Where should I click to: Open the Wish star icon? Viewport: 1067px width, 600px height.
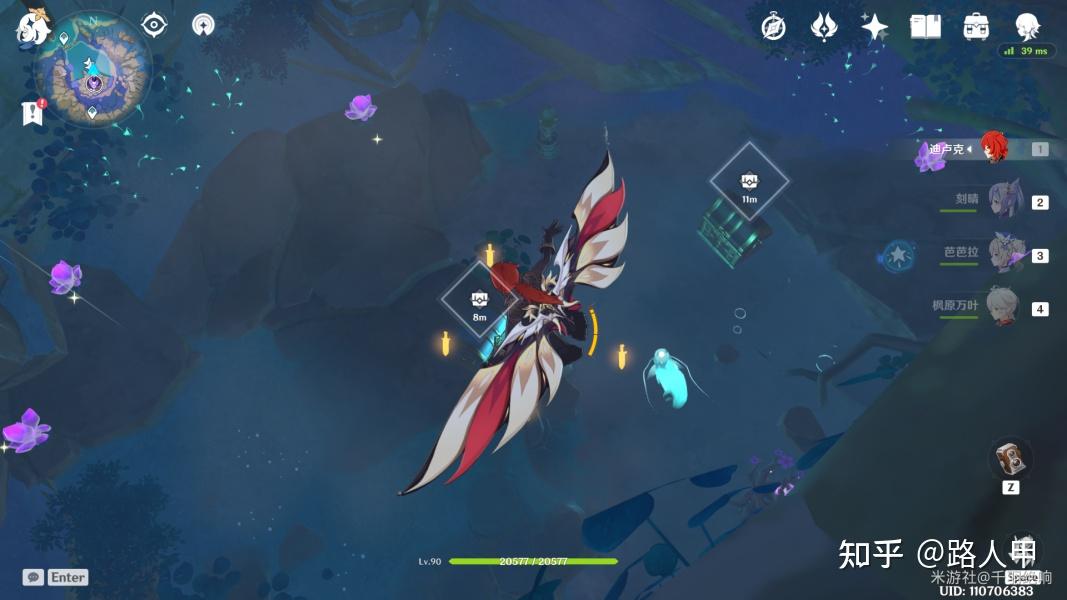pyautogui.click(x=875, y=27)
